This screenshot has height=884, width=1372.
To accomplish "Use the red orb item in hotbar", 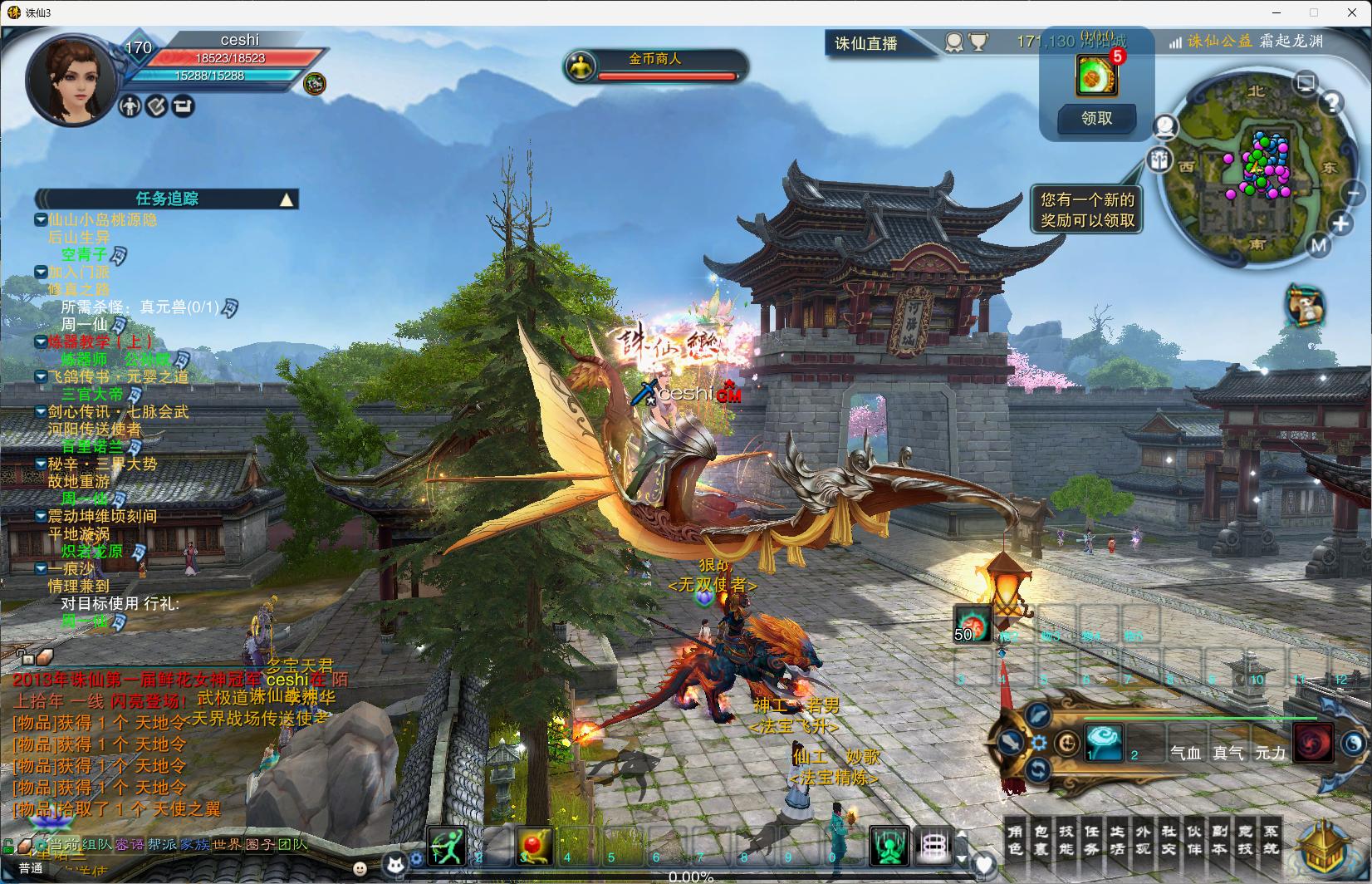I will [x=533, y=846].
